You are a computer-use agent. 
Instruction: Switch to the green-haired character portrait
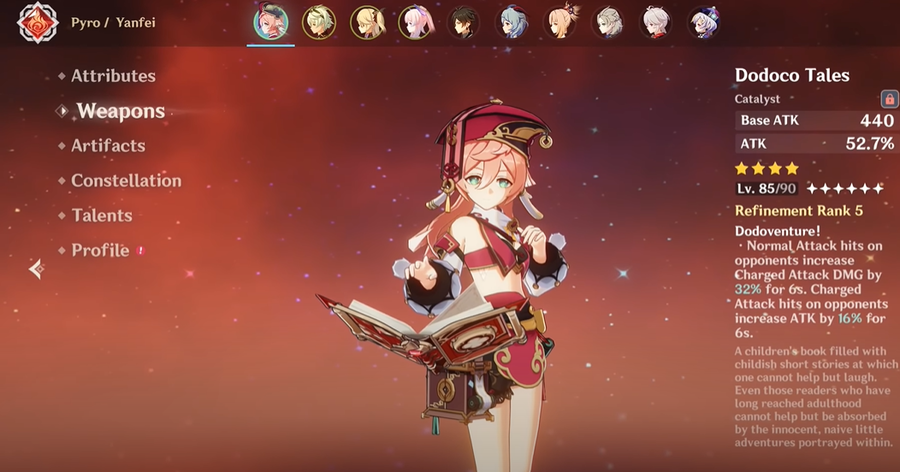[x=319, y=22]
